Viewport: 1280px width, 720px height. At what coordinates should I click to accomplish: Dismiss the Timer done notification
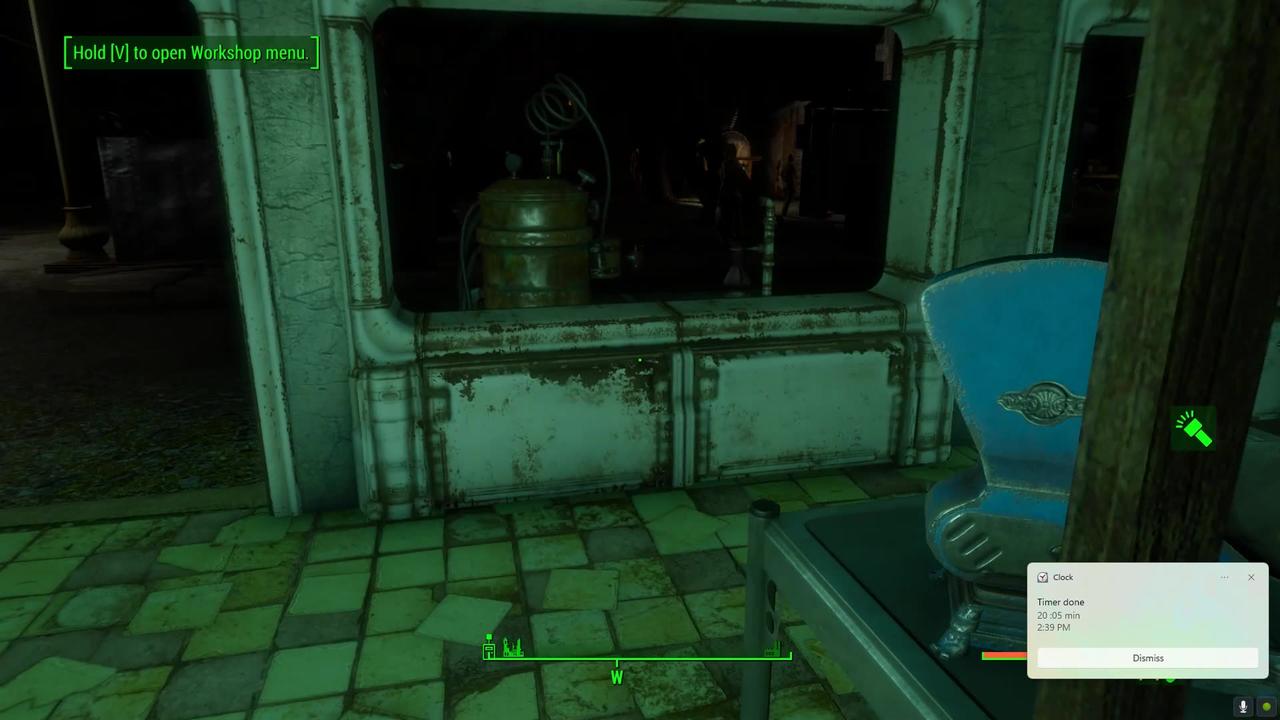[x=1147, y=658]
